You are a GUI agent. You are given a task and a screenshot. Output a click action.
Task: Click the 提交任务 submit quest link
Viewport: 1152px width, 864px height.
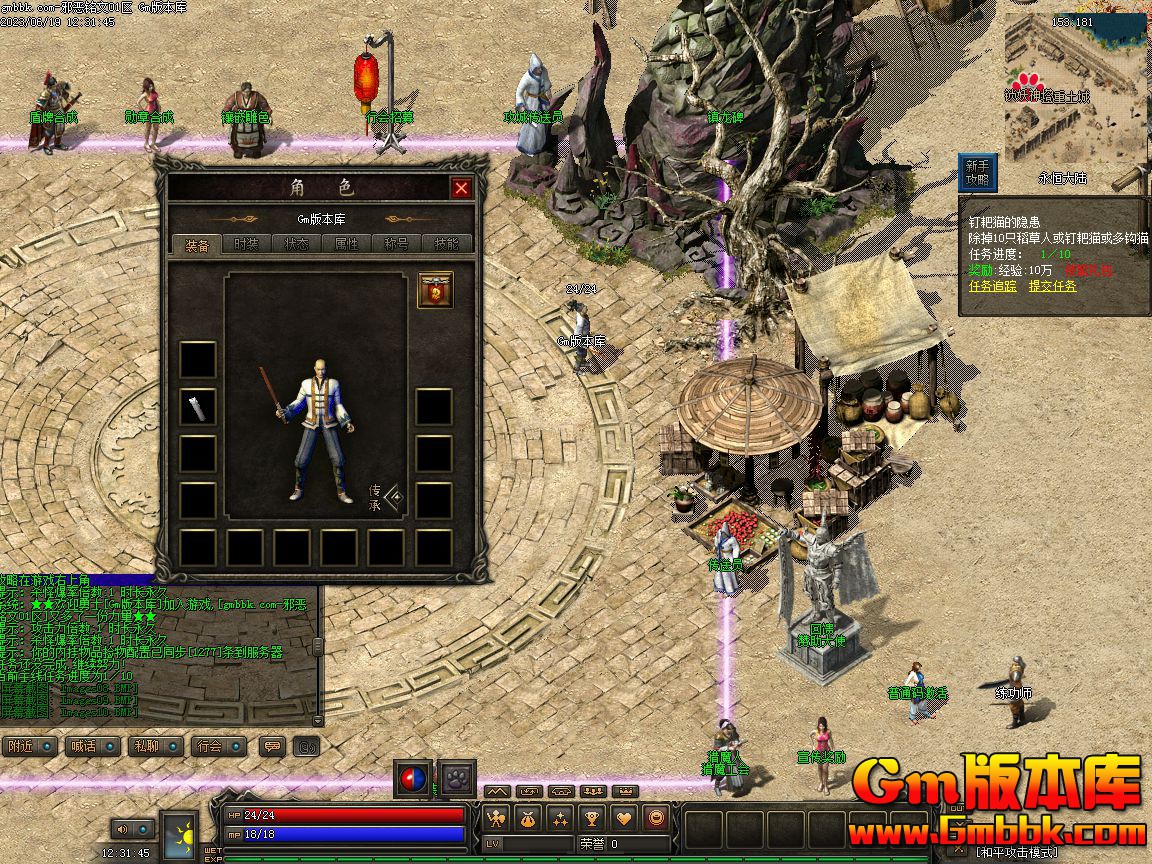pyautogui.click(x=1053, y=286)
